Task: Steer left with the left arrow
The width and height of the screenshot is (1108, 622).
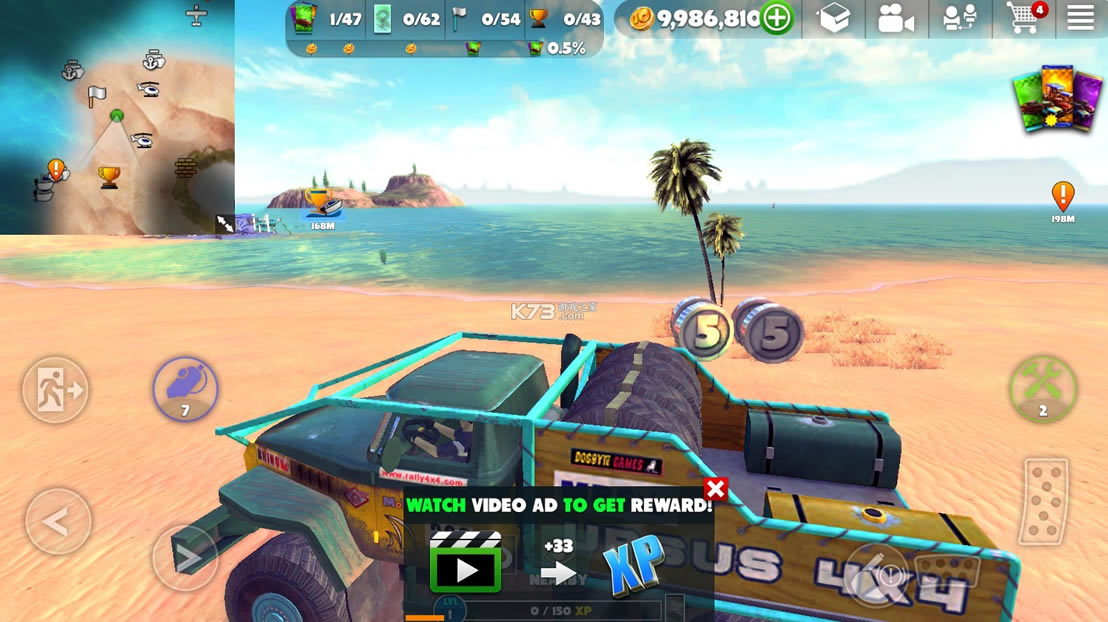Action: (58, 521)
